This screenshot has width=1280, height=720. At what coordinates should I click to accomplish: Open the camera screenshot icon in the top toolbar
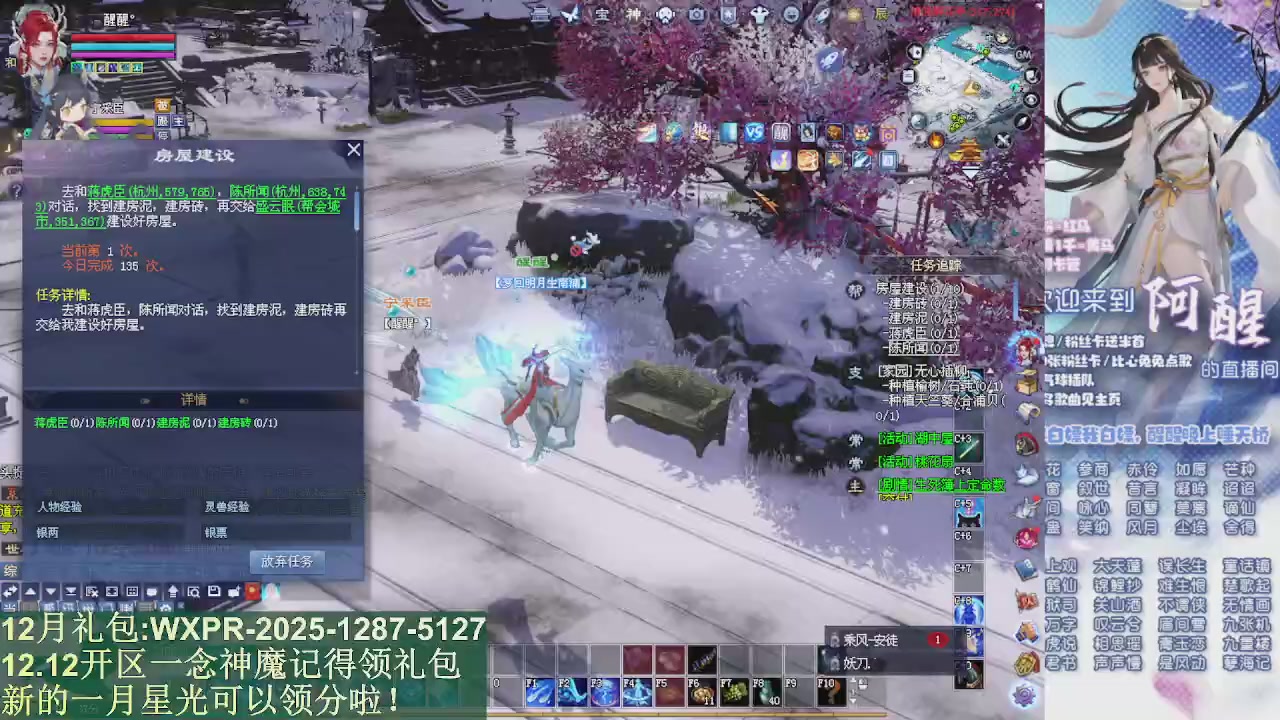click(x=697, y=14)
